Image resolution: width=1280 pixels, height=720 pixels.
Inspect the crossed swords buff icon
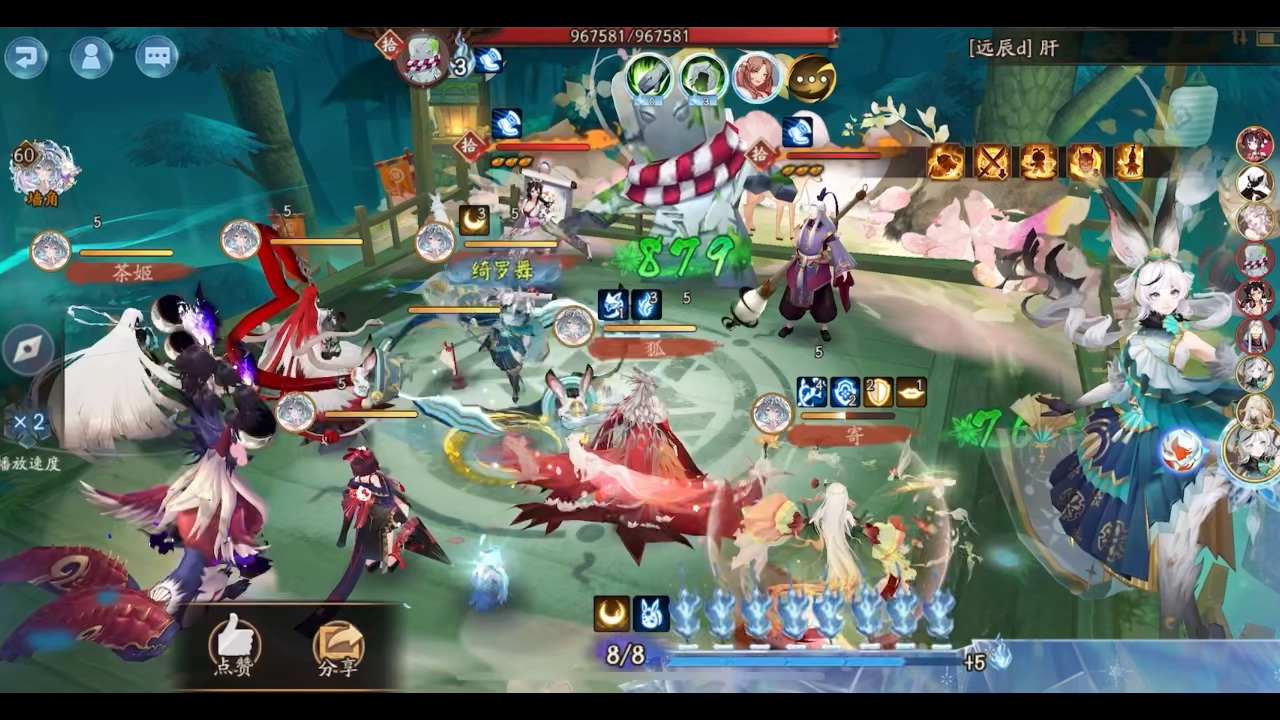992,162
